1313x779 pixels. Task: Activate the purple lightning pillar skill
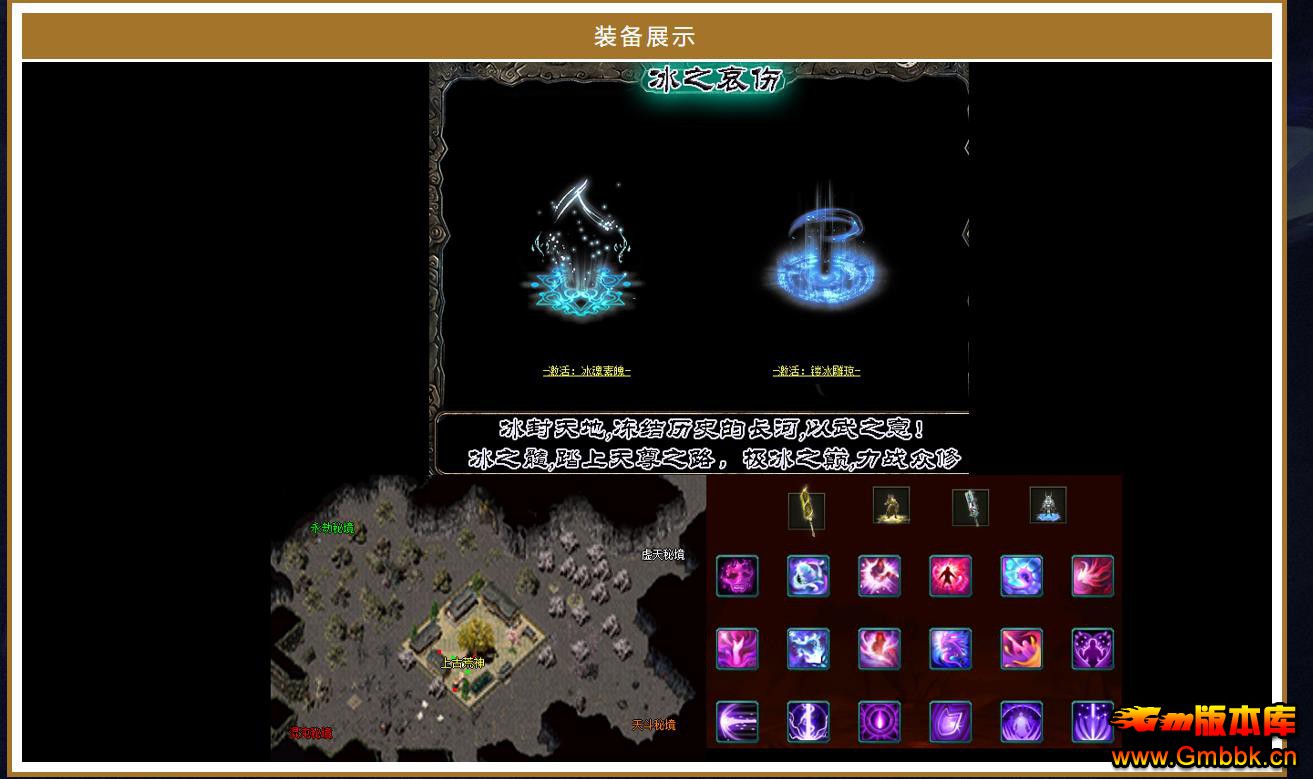click(808, 722)
